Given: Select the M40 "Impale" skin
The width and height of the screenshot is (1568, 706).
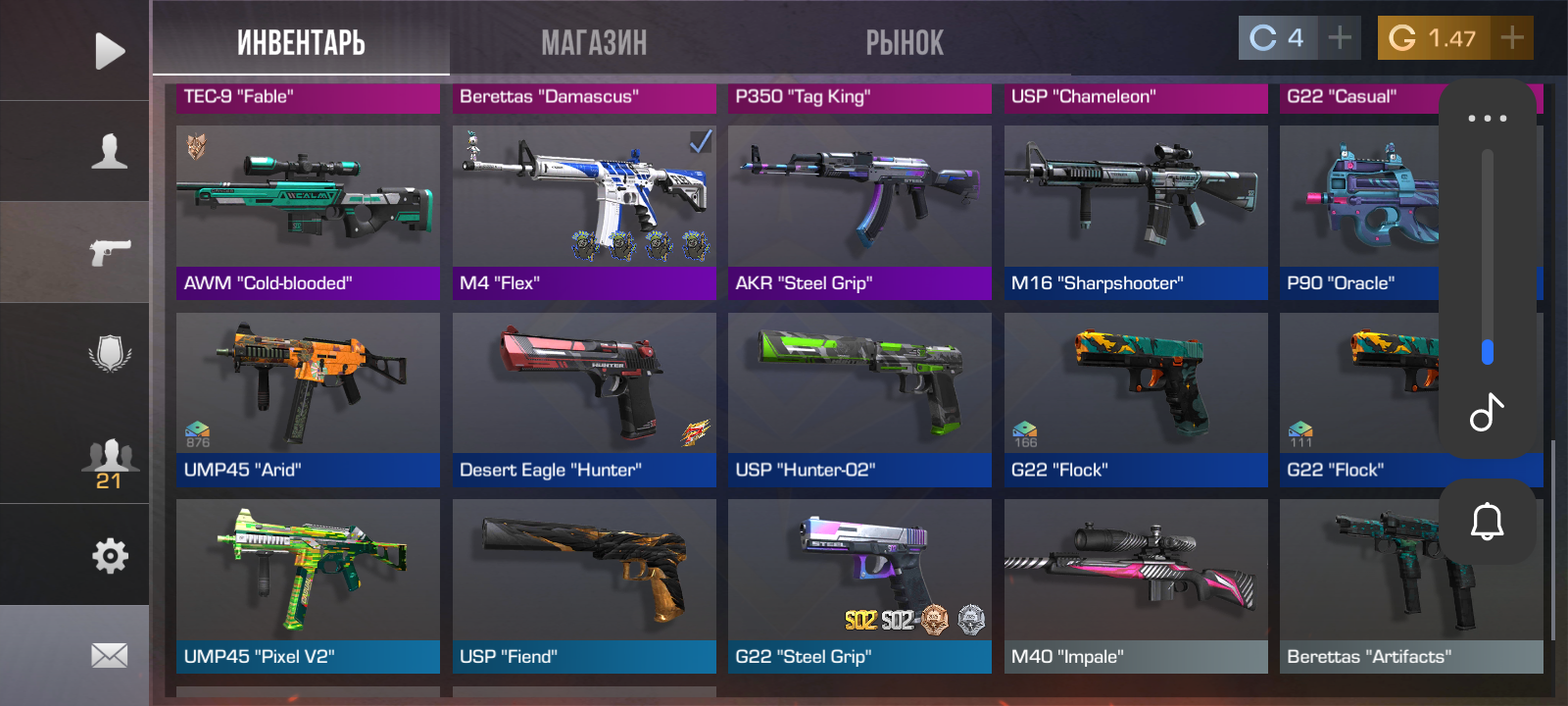Looking at the screenshot, I should (1136, 585).
